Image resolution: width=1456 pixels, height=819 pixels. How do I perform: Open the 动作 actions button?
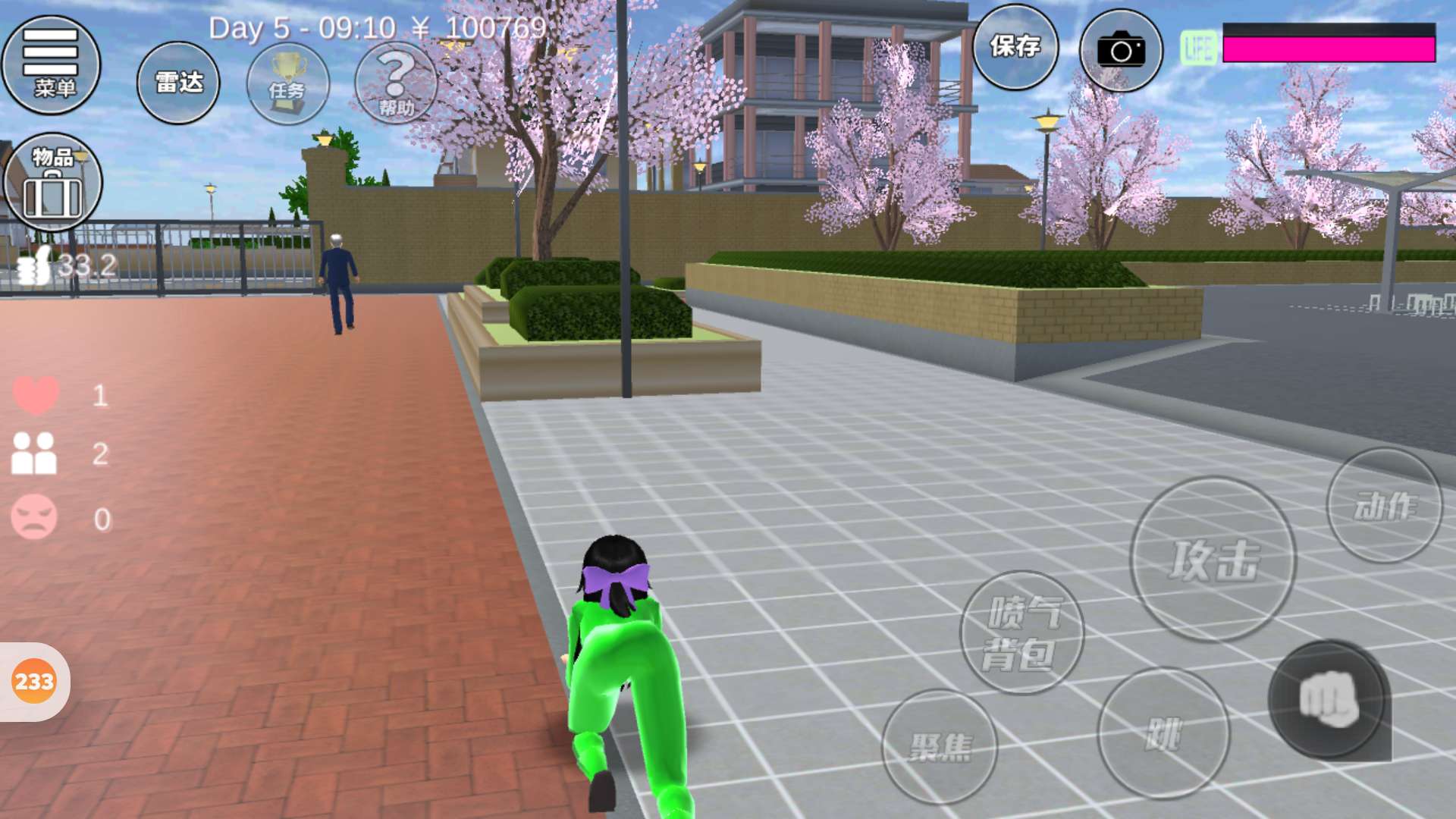click(x=1384, y=506)
